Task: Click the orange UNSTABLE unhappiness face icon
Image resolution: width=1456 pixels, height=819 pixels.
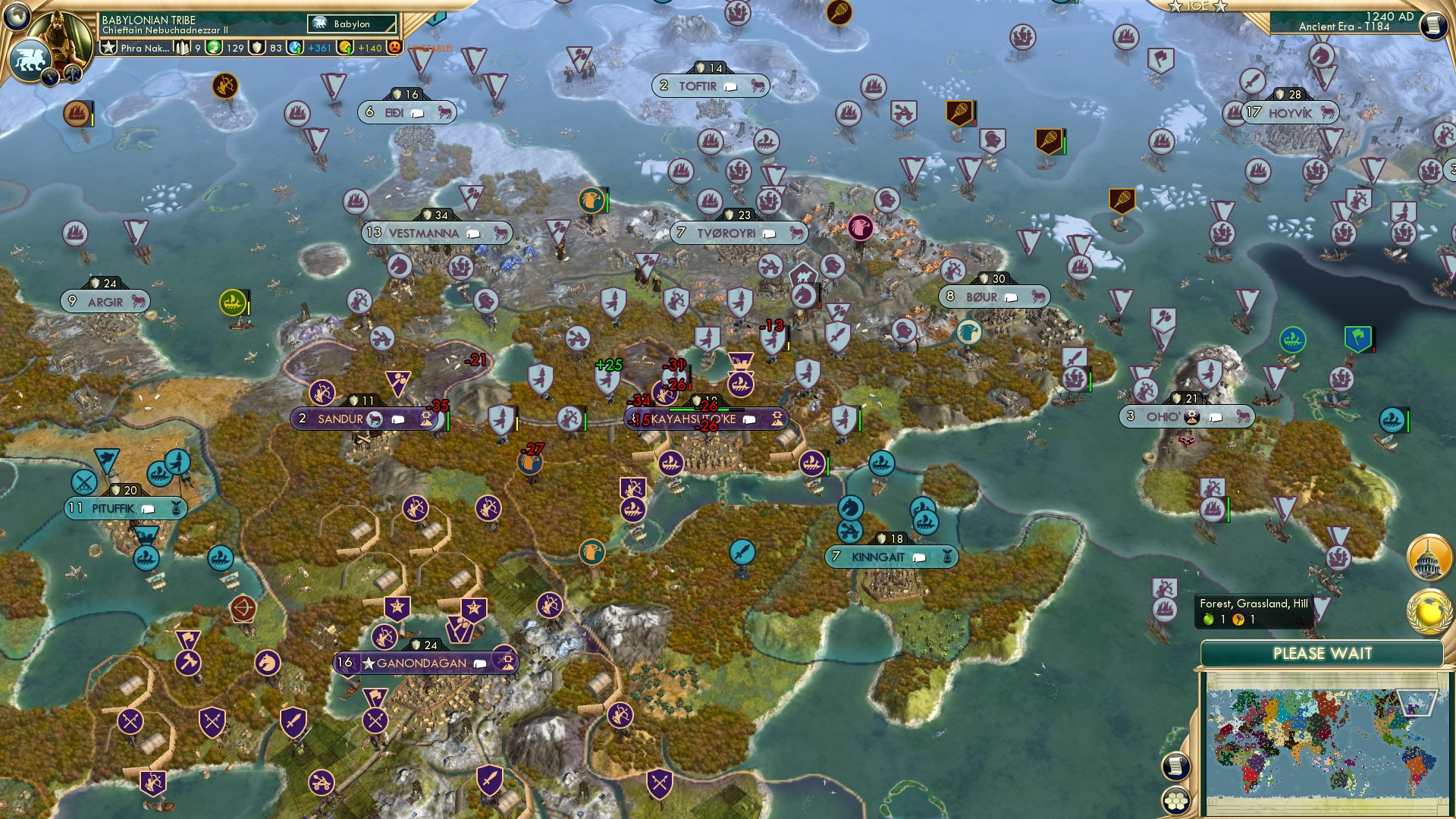Action: (x=396, y=49)
